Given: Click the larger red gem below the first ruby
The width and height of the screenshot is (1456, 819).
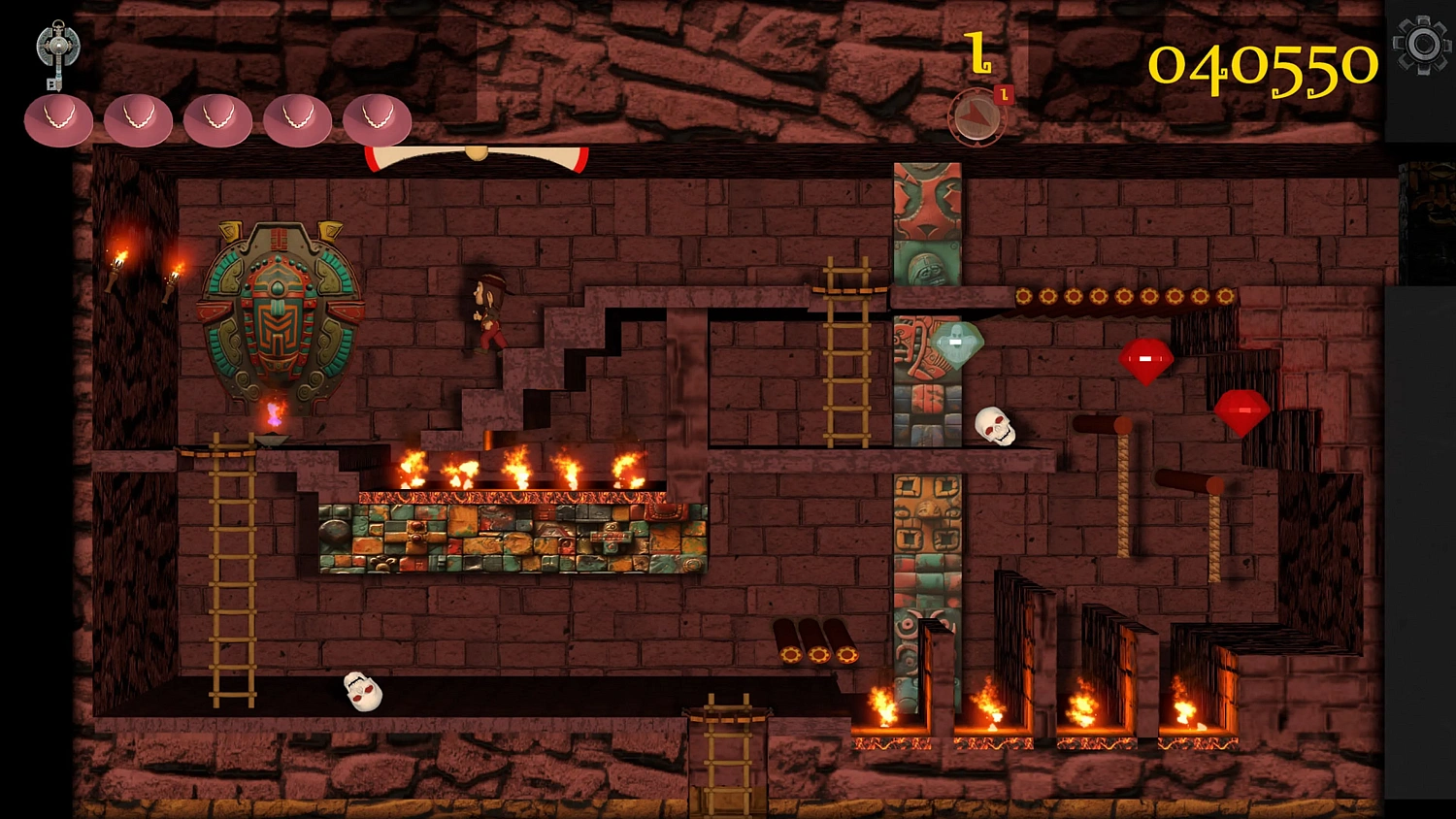Looking at the screenshot, I should click(1241, 409).
